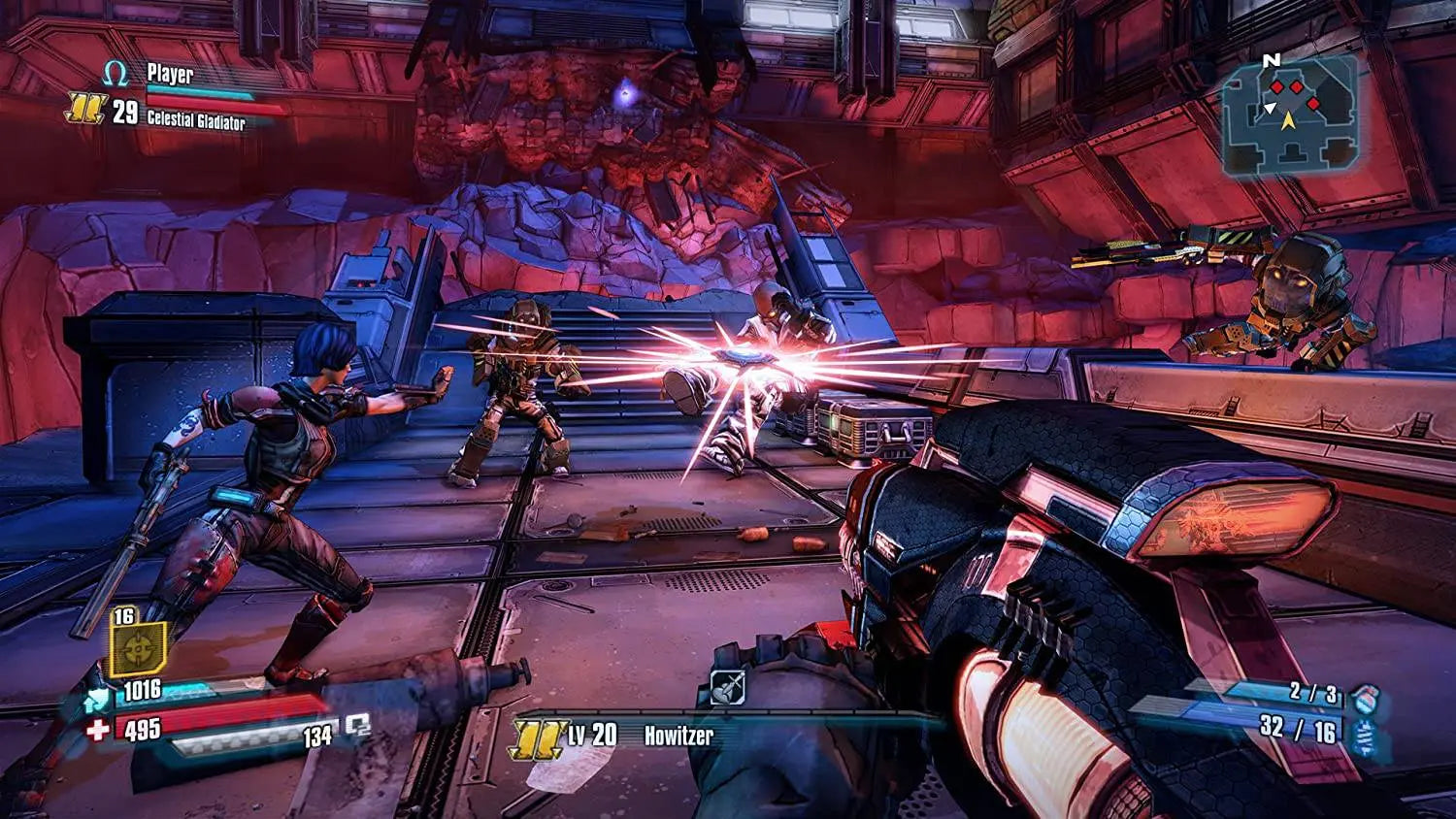Open the N compass marker above the minimap
Image resolution: width=1456 pixels, height=819 pixels.
pos(1272,59)
